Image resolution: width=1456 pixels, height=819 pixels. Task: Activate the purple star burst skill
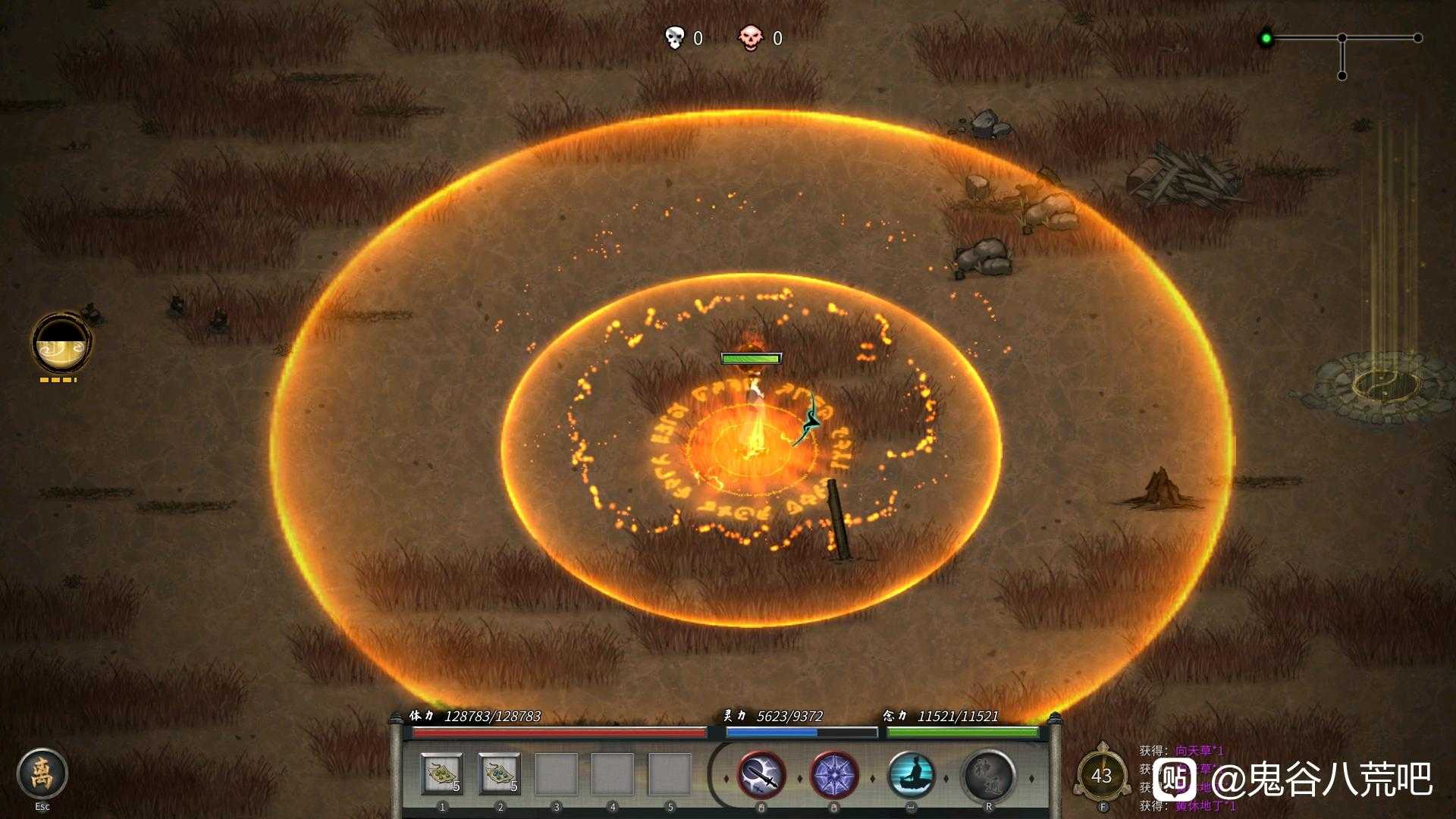pos(834,776)
